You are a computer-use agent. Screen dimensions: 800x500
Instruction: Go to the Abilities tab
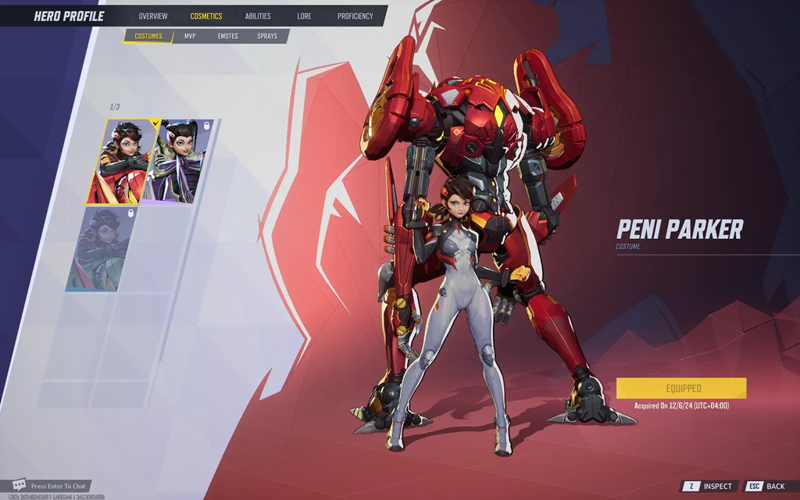tap(258, 16)
